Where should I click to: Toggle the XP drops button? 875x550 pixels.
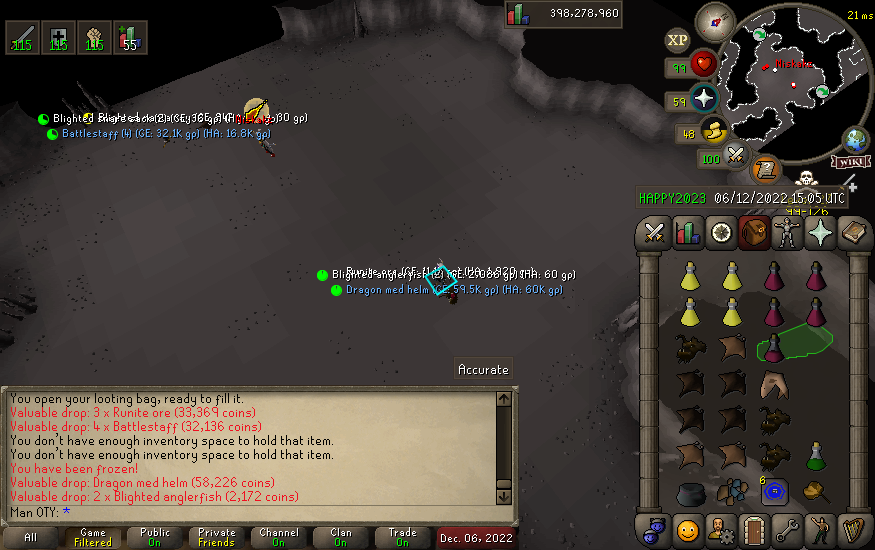click(x=677, y=40)
